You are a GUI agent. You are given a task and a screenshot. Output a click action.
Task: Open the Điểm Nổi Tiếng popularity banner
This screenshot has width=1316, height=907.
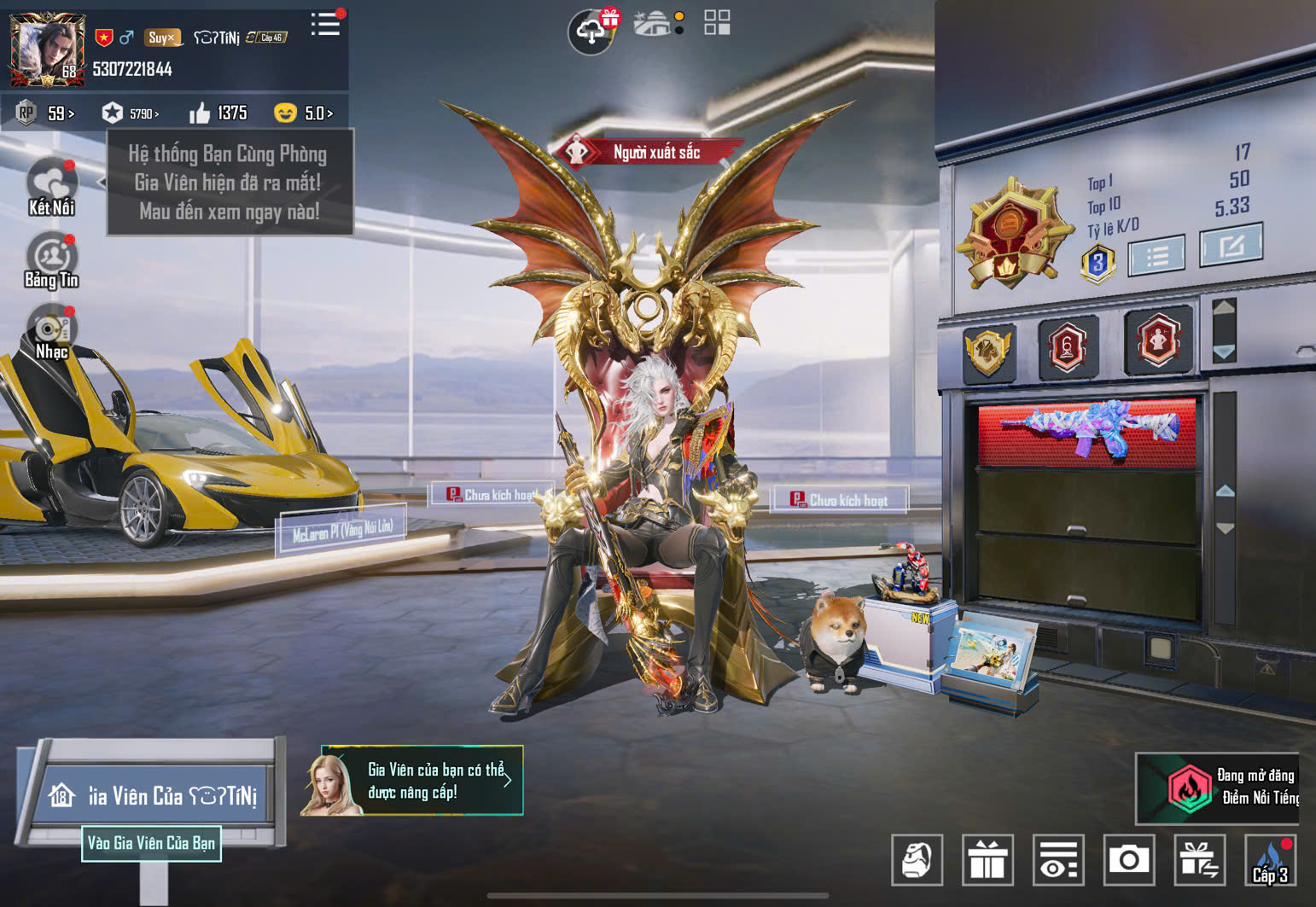(1218, 788)
